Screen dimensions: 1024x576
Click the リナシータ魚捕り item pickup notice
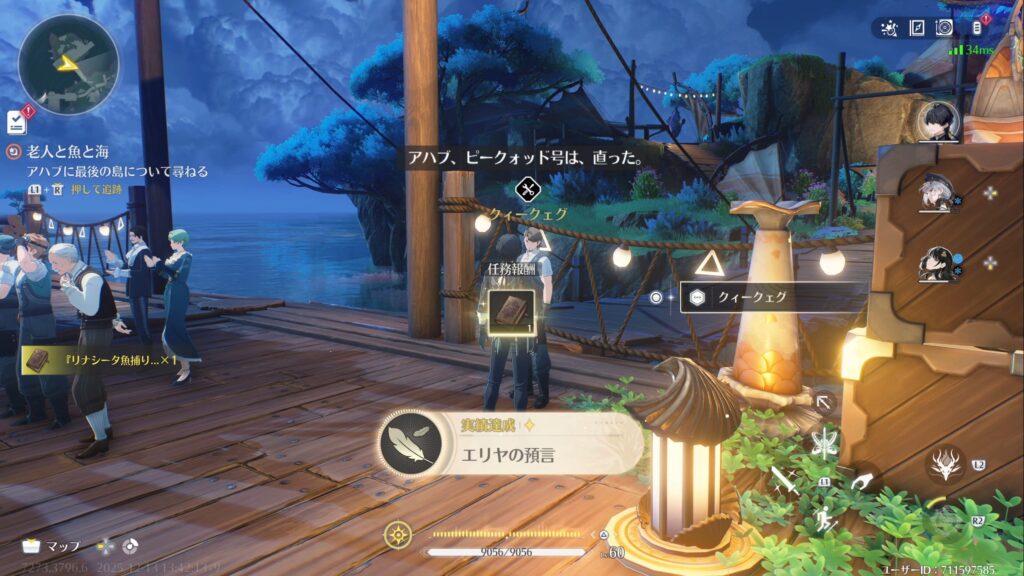click(x=102, y=359)
